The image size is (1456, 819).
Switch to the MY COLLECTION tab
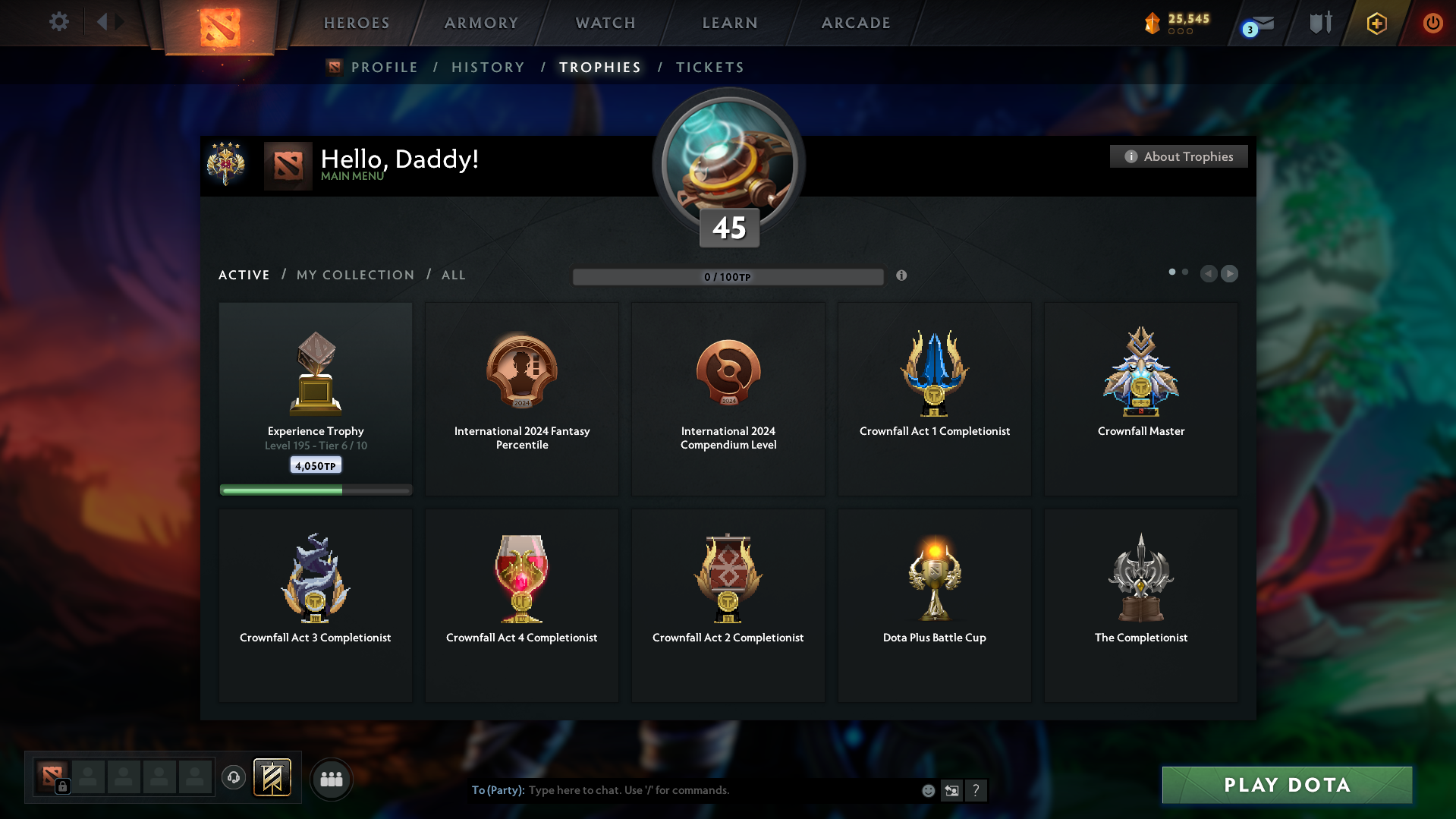pyautogui.click(x=354, y=275)
